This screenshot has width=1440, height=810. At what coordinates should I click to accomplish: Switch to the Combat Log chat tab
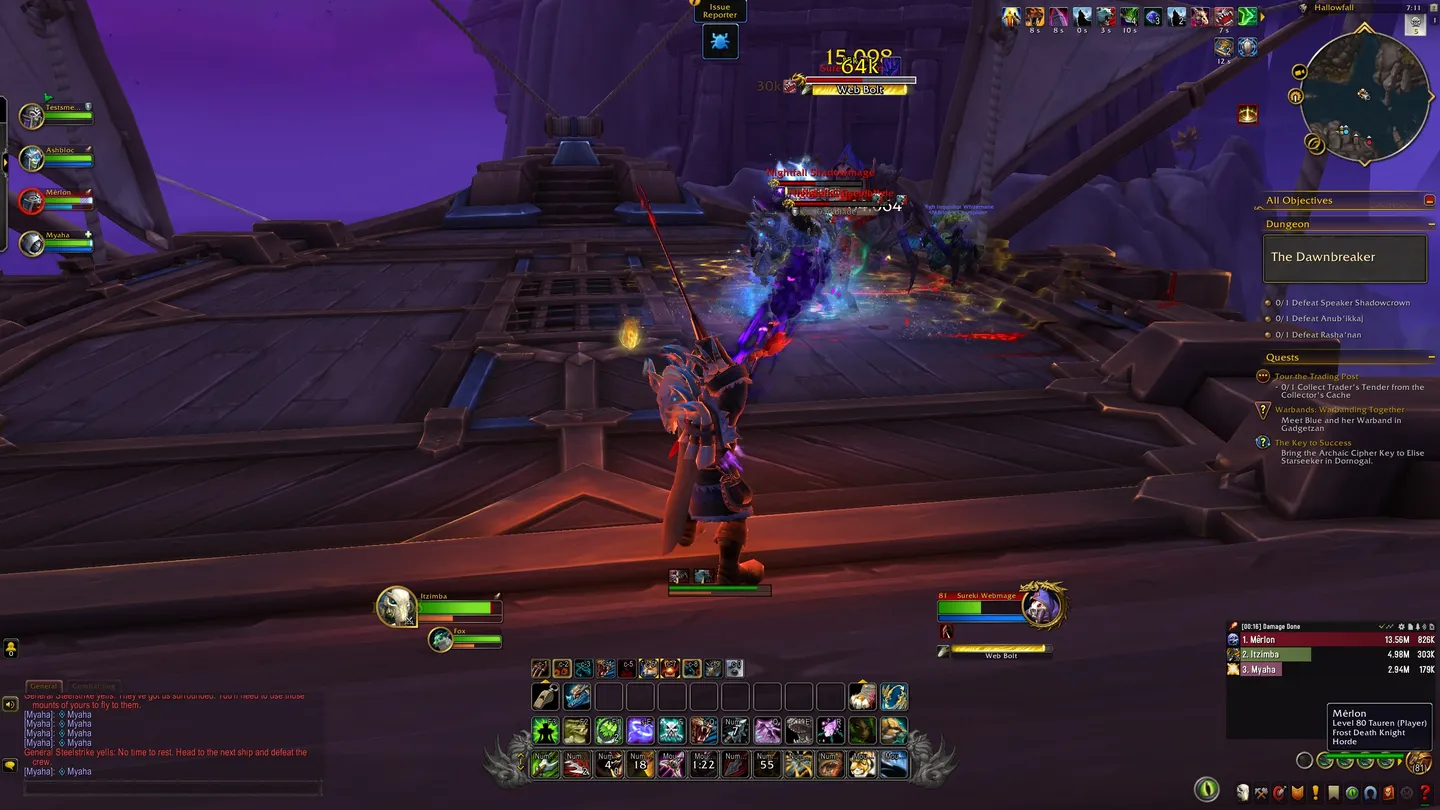(93, 686)
